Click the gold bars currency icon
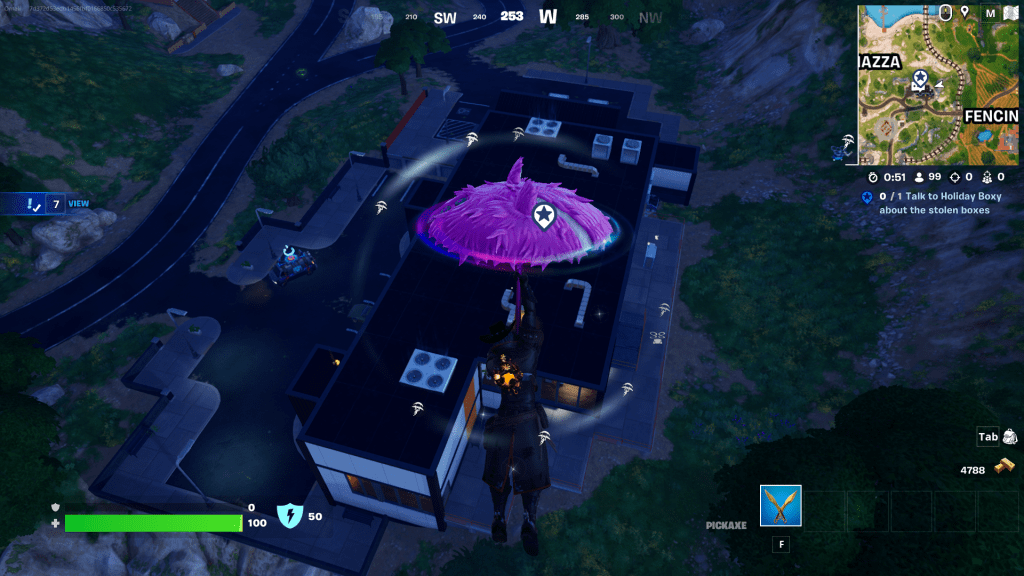The width and height of the screenshot is (1024, 576). (1002, 468)
